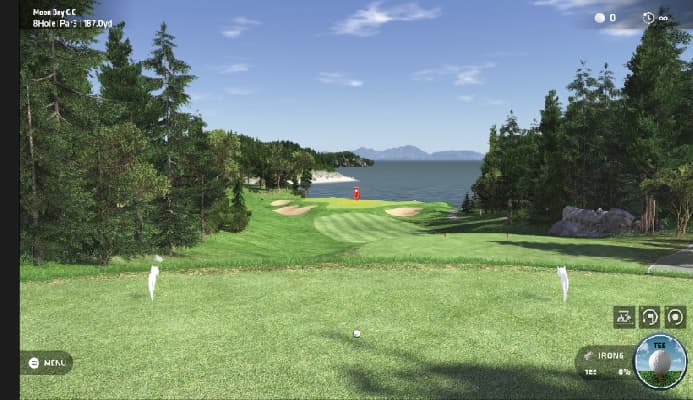Open the Menu button

[46, 362]
